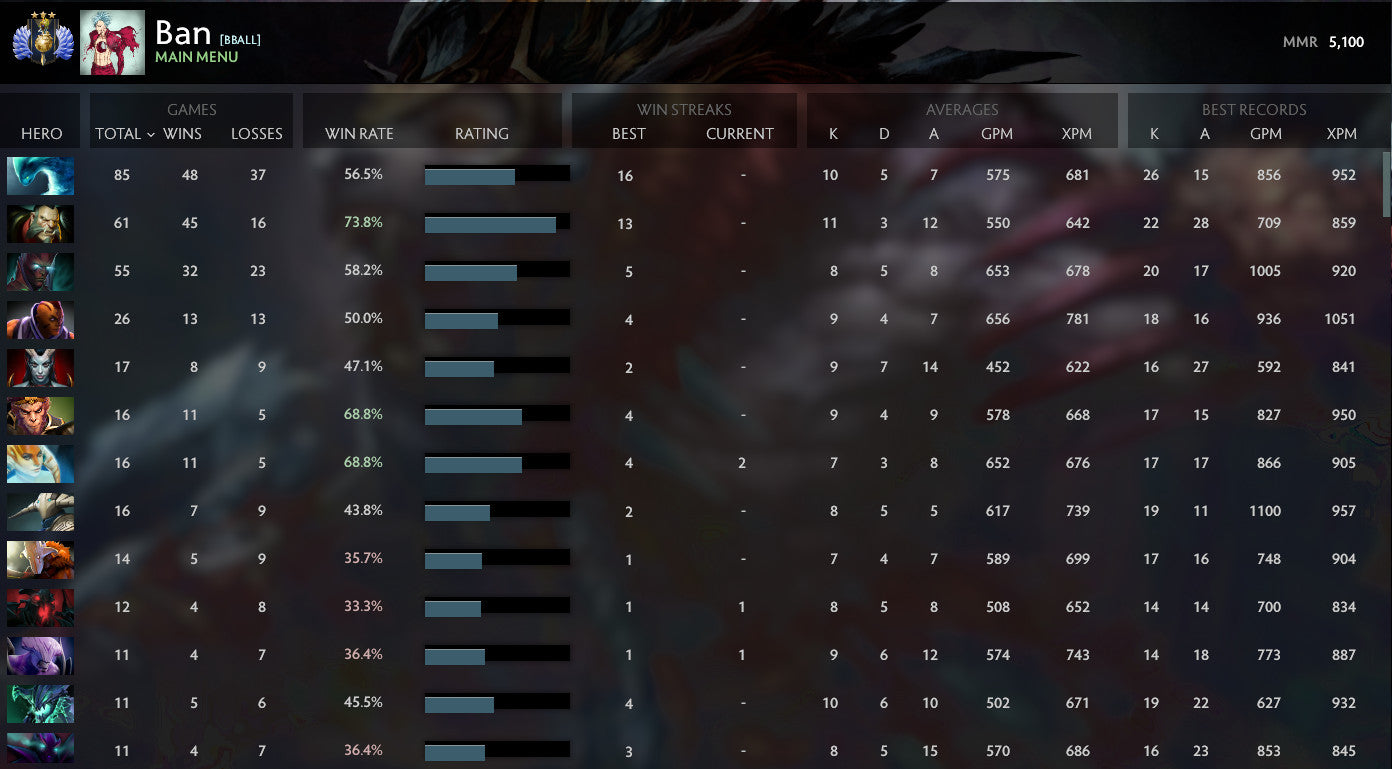Click the Shadow Fiend hero portrait
1392x769 pixels.
coord(40,607)
